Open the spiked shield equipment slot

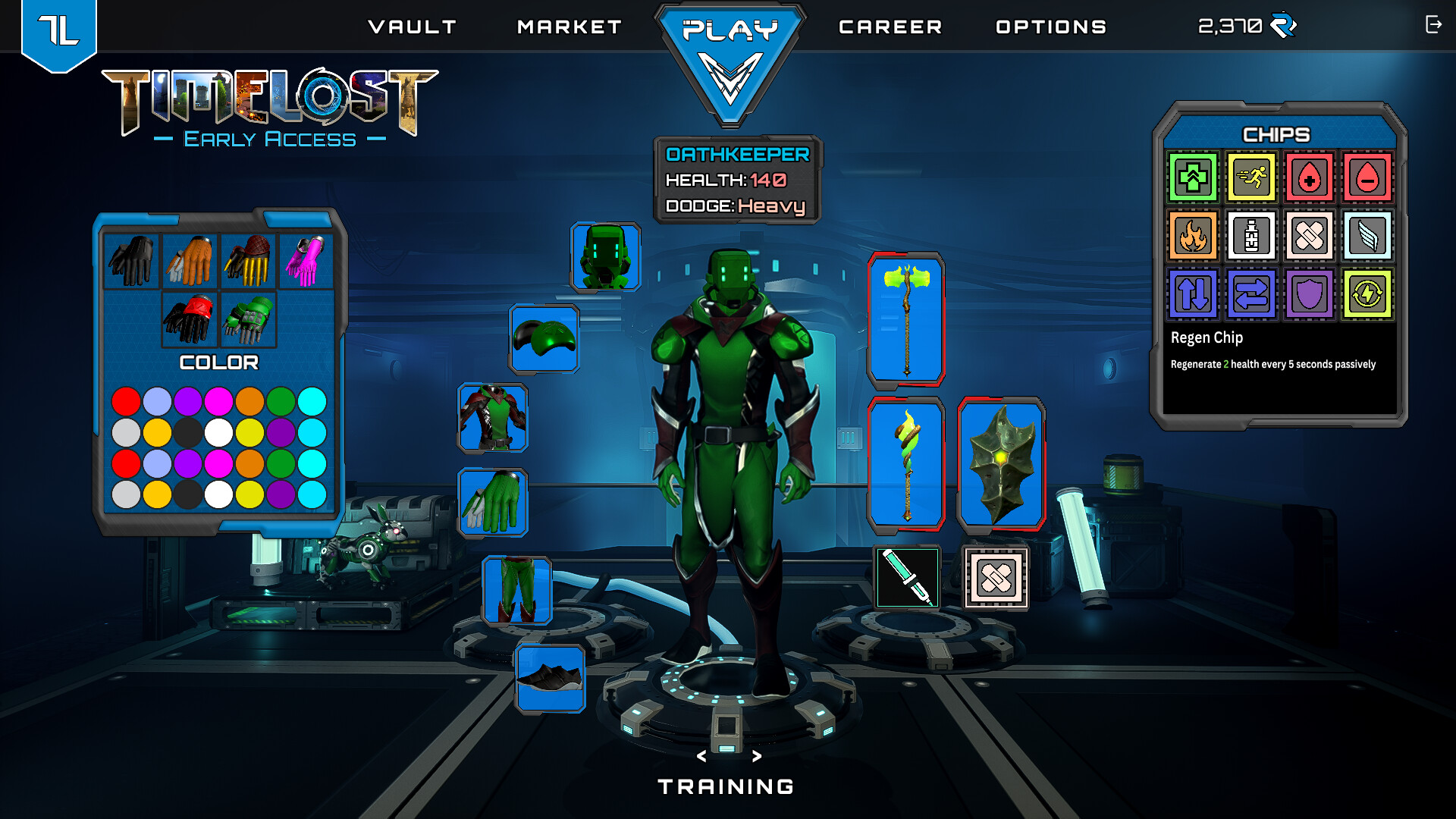(1003, 463)
